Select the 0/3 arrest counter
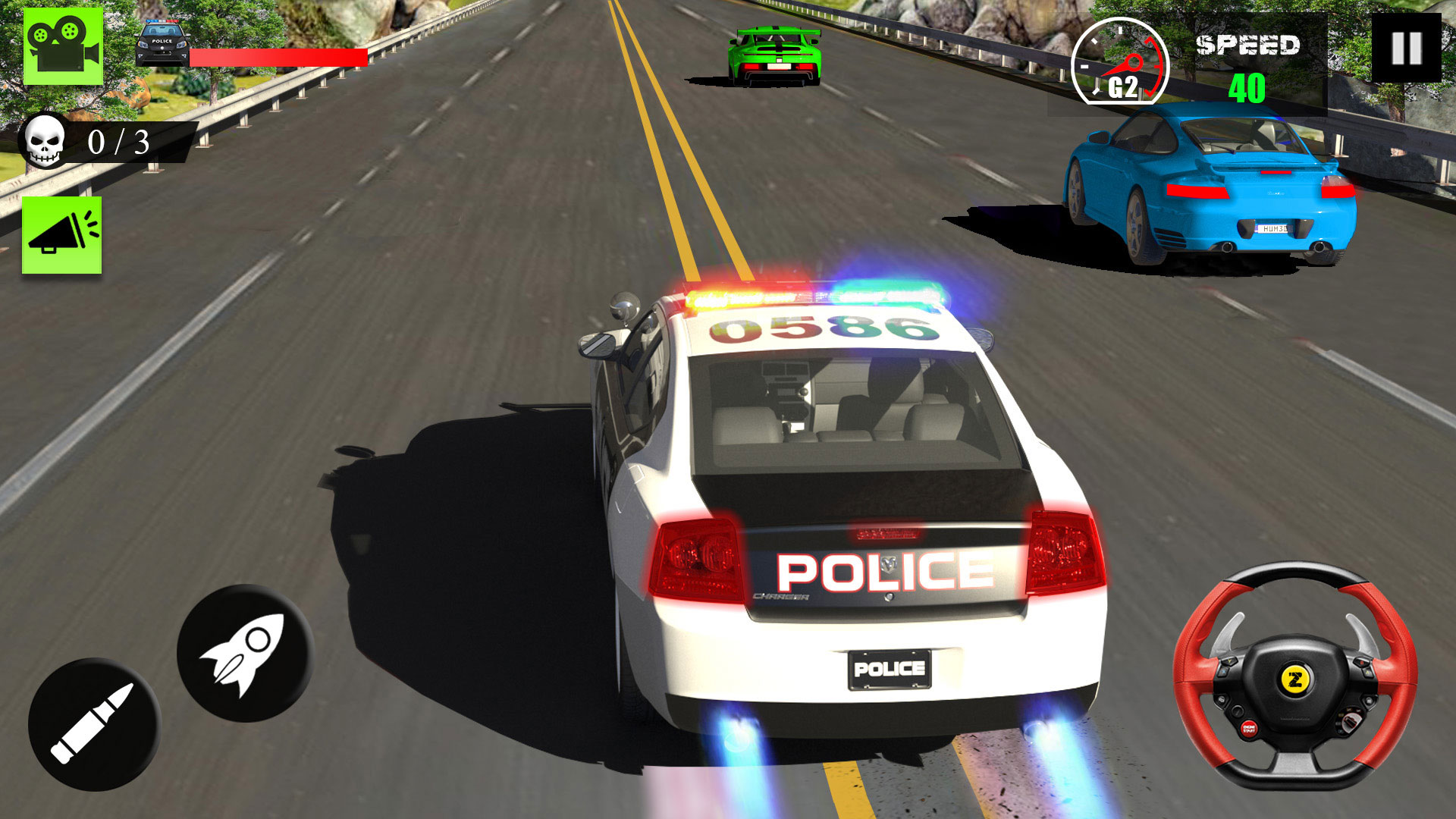 tap(118, 142)
